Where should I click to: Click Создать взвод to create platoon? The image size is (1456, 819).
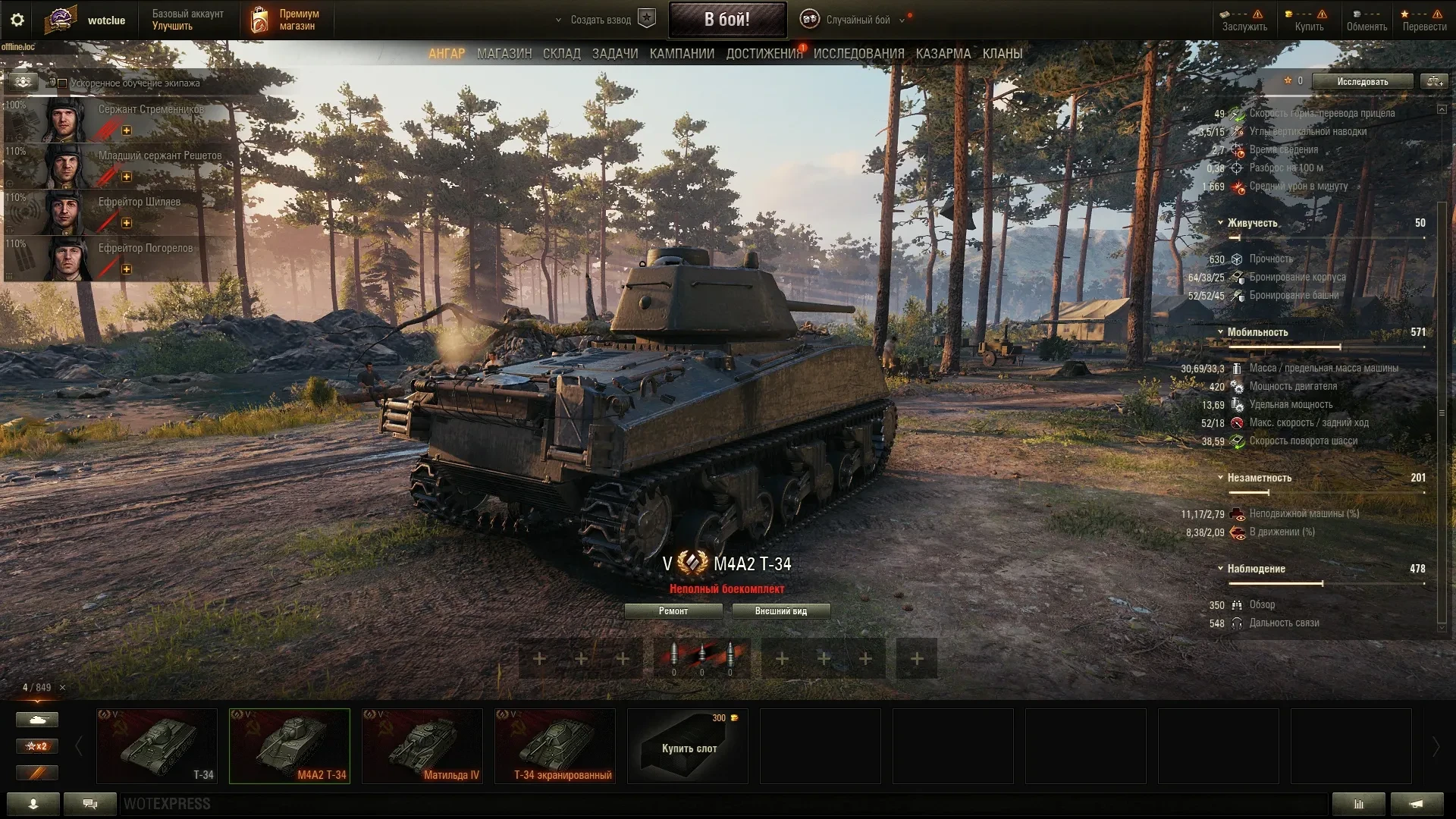pyautogui.click(x=601, y=20)
